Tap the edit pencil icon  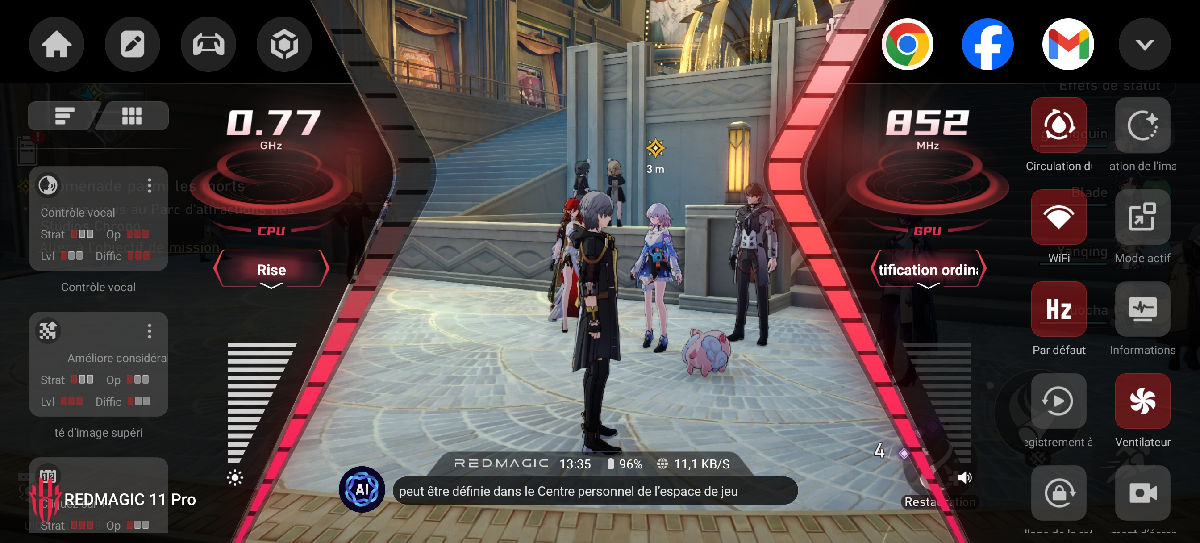[x=132, y=46]
